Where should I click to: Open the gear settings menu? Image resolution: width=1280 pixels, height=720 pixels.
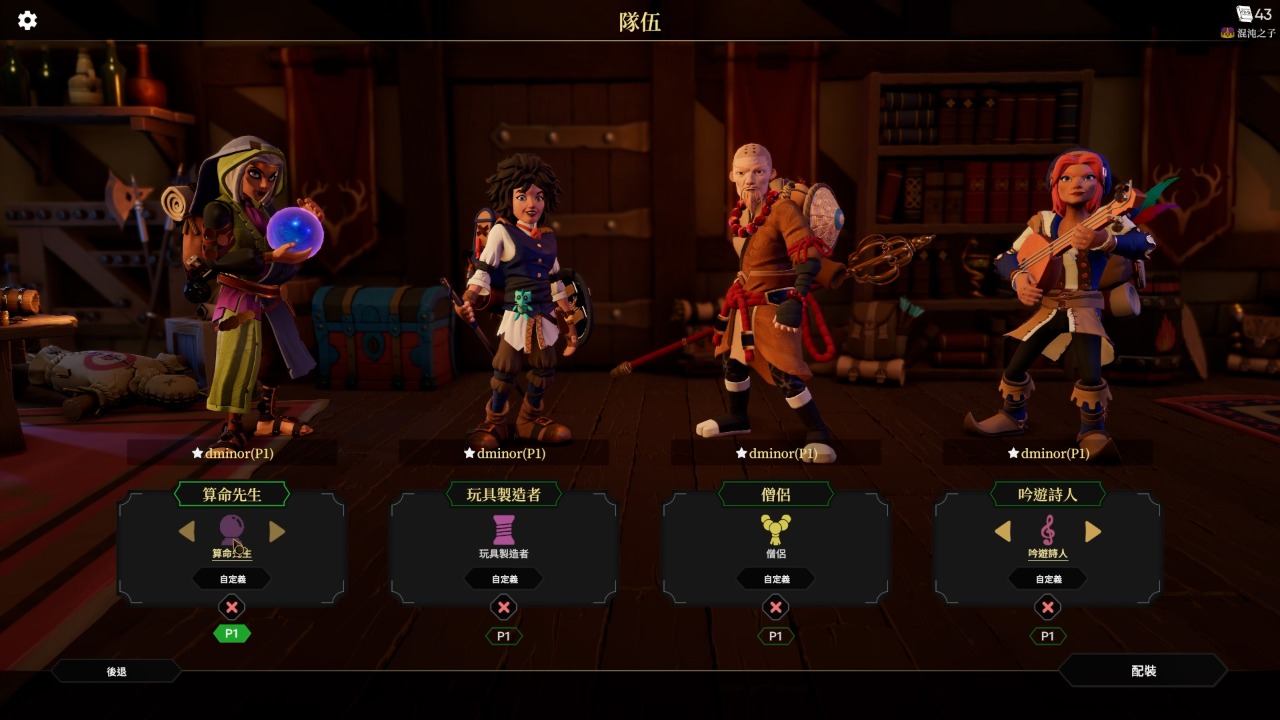click(27, 20)
